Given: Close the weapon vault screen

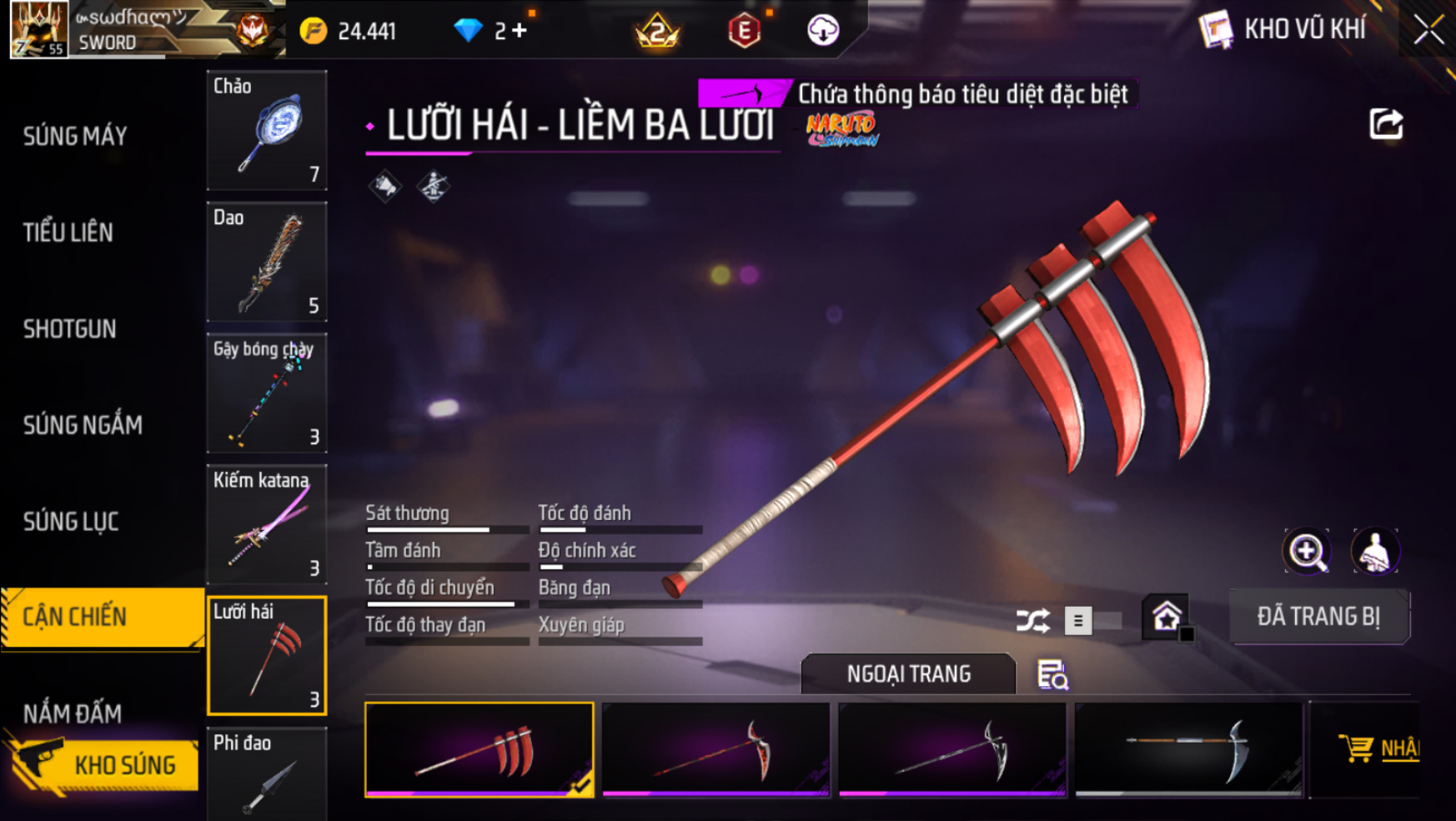Looking at the screenshot, I should pos(1428,30).
